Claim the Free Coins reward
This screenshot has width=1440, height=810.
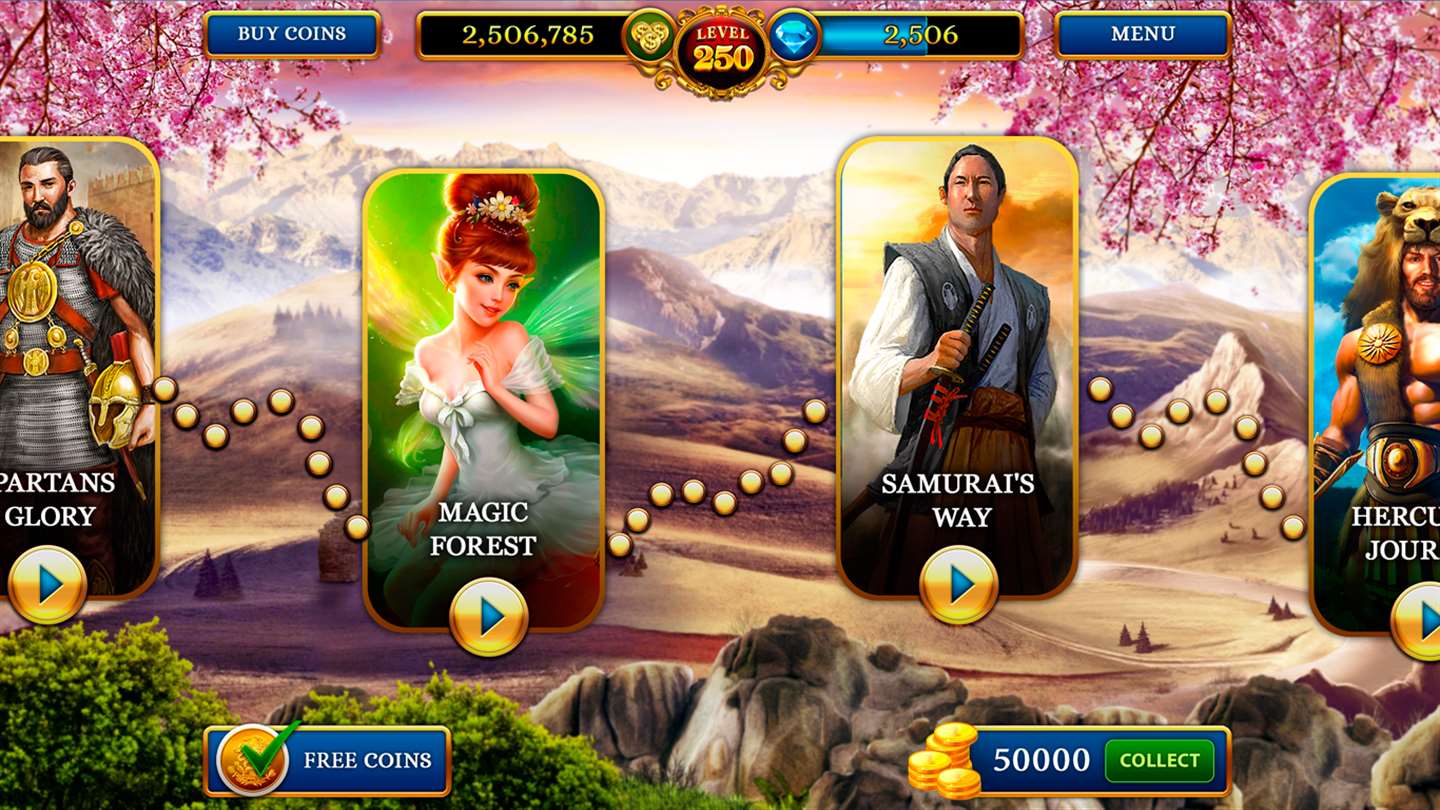pos(329,760)
